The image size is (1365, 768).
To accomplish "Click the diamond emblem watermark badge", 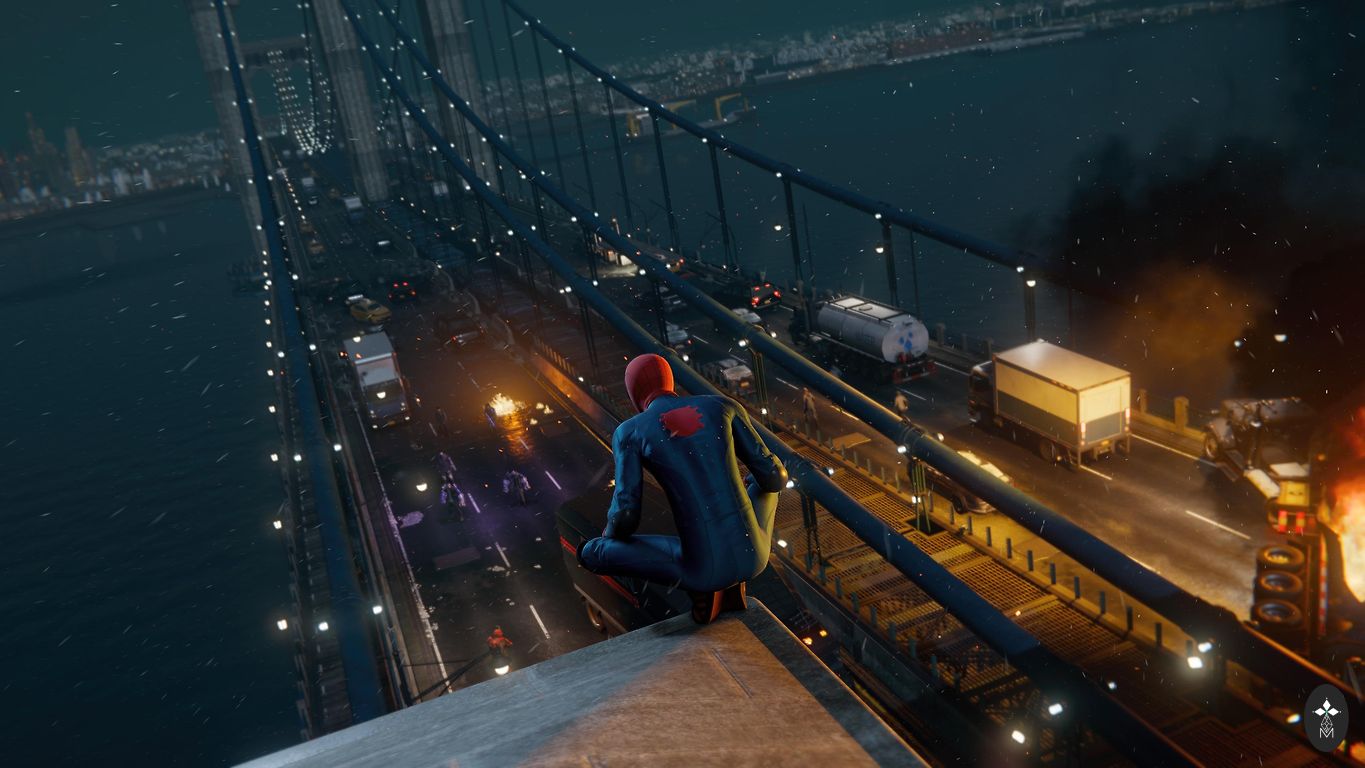I will coord(1327,717).
